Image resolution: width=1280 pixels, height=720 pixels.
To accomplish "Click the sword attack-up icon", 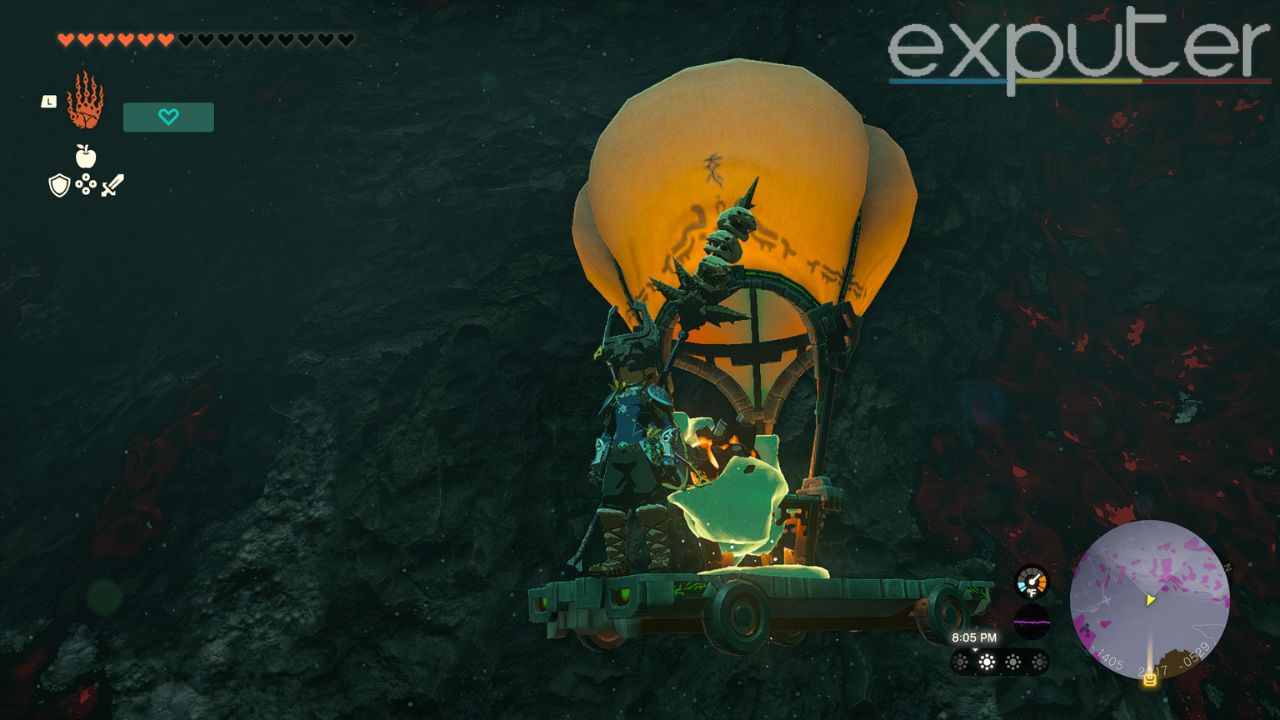I will 113,184.
